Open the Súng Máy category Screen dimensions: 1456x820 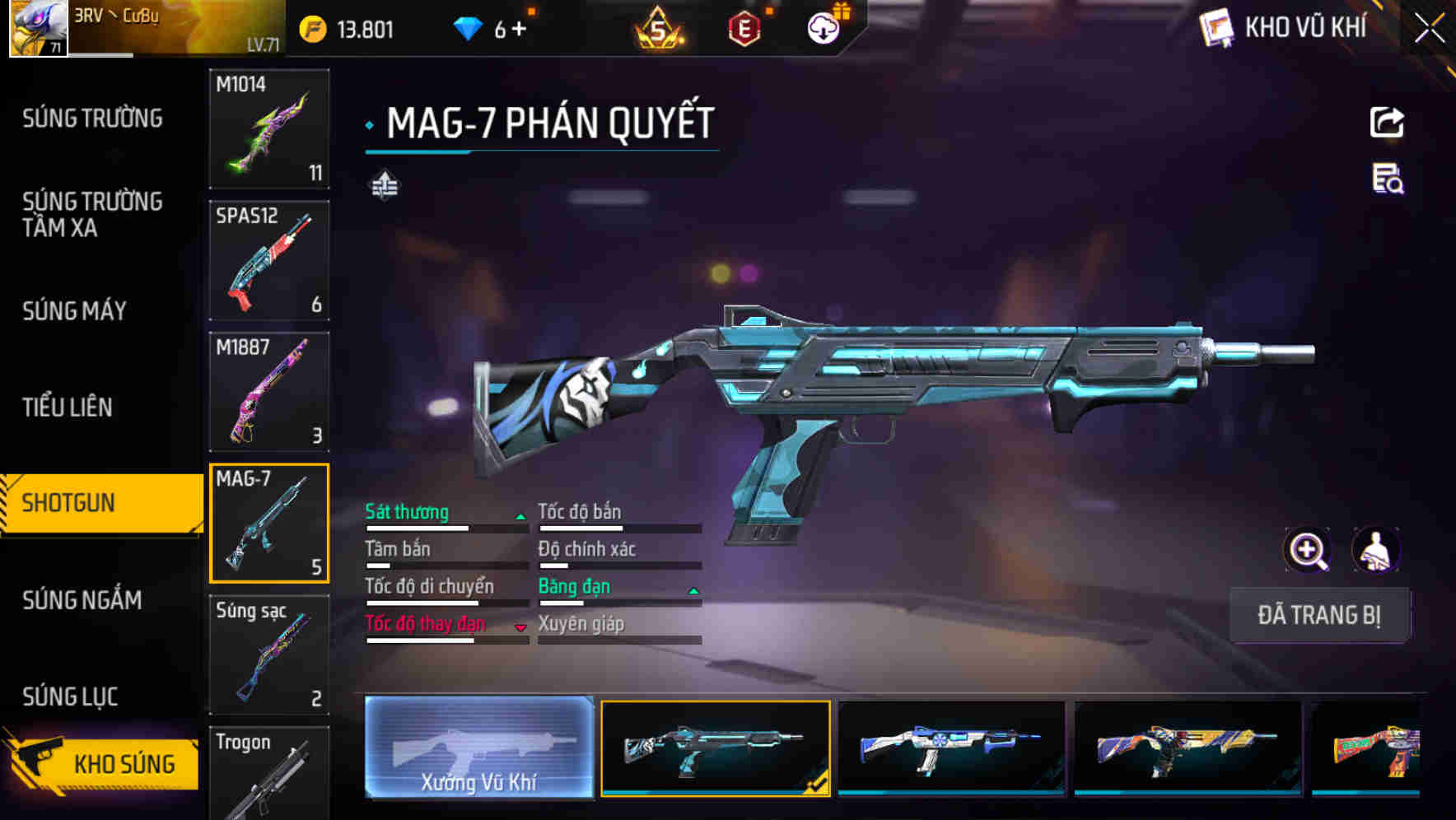[74, 311]
